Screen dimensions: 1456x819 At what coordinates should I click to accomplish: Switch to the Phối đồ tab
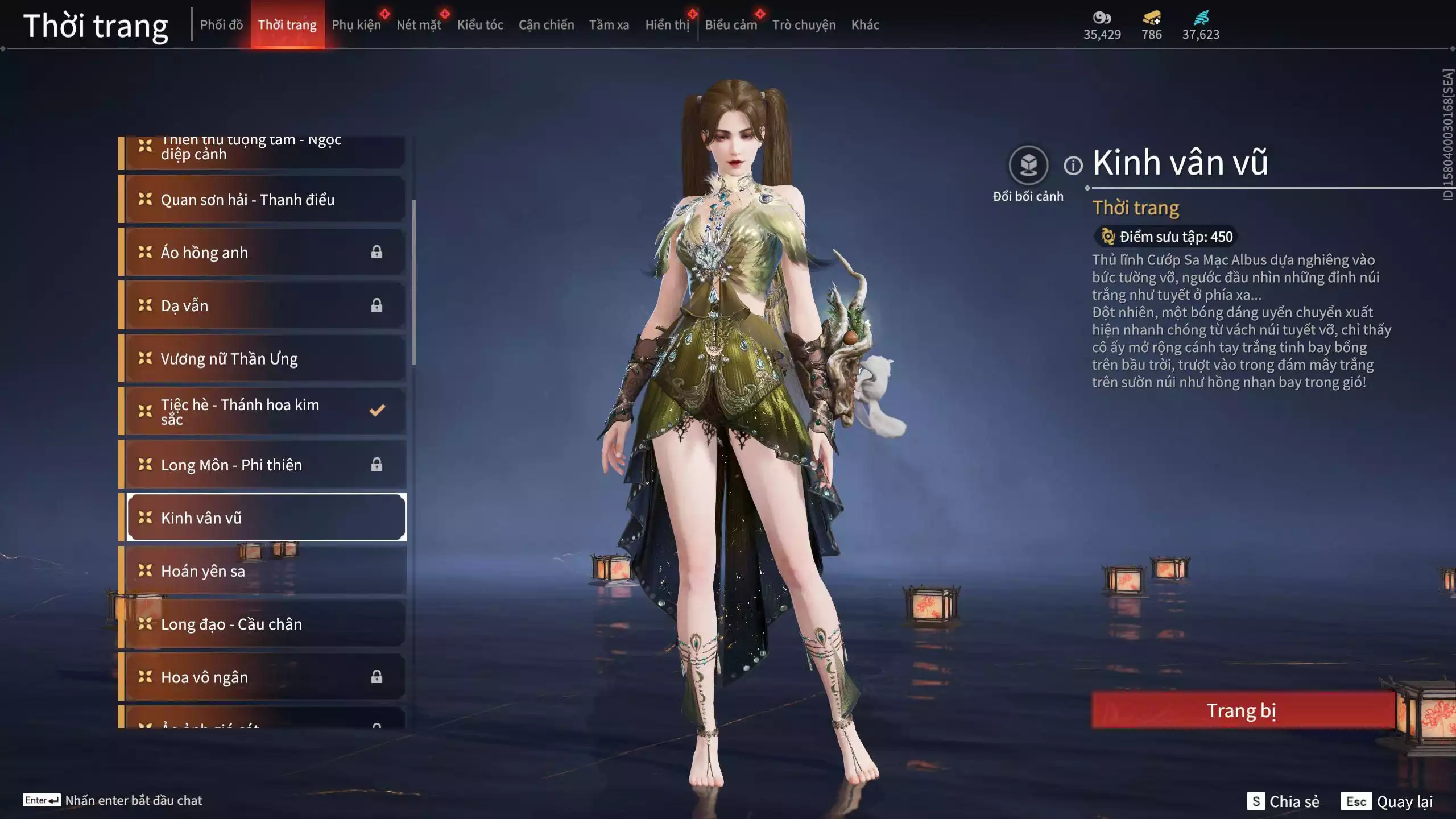coord(221,25)
